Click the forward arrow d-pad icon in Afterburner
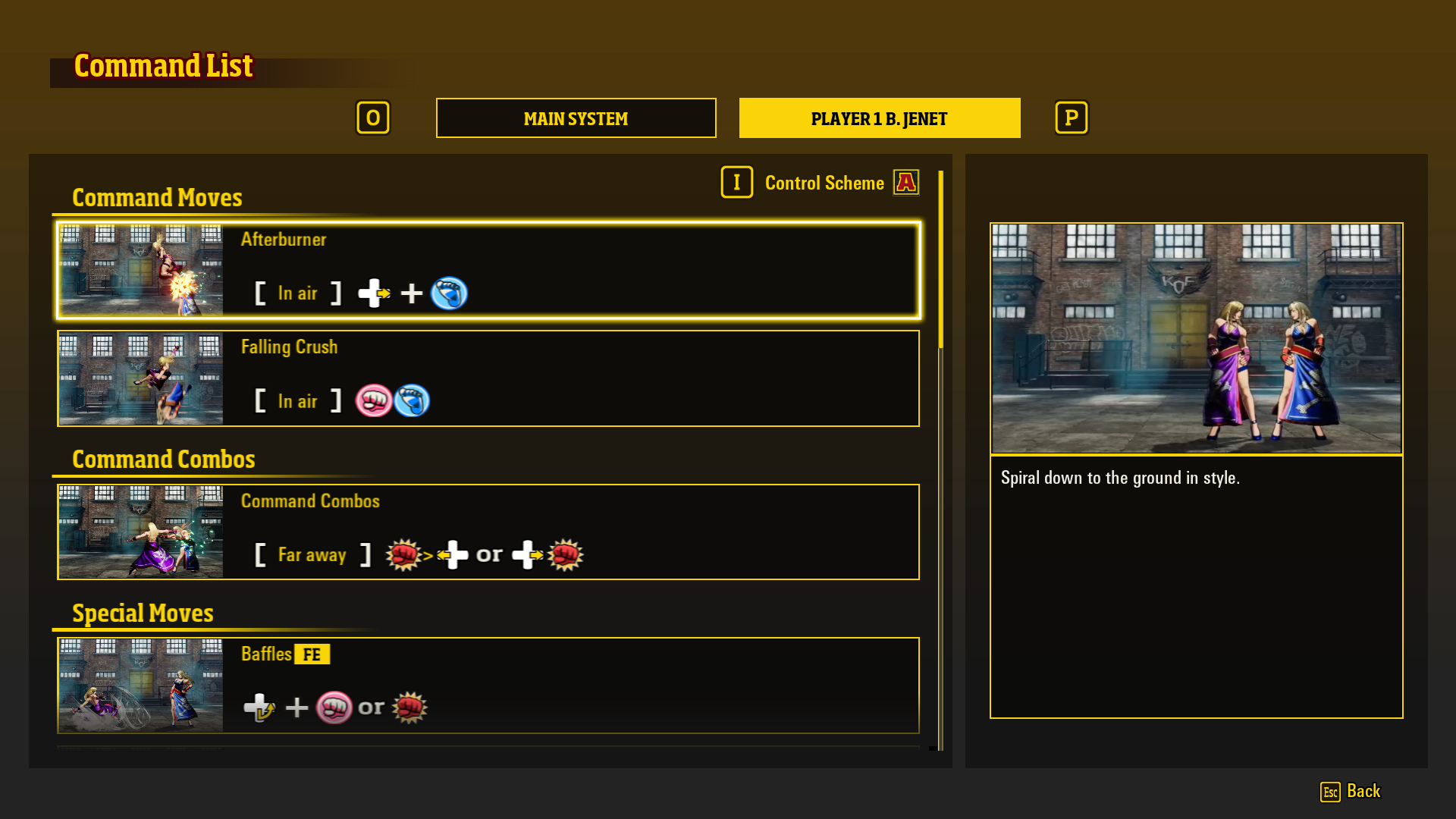1456x819 pixels. pos(373,293)
